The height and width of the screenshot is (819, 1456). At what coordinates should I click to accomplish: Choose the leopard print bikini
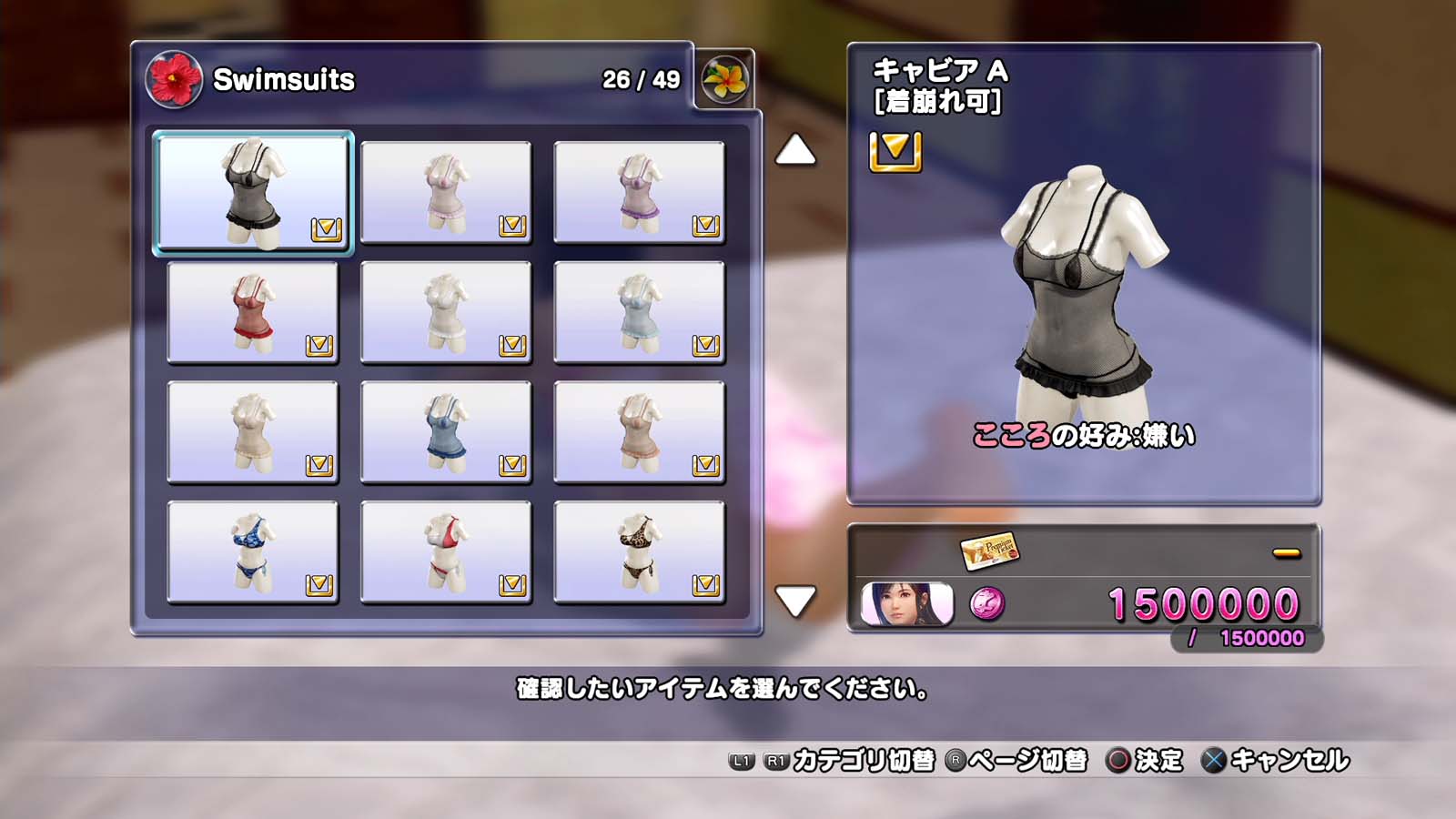(639, 552)
